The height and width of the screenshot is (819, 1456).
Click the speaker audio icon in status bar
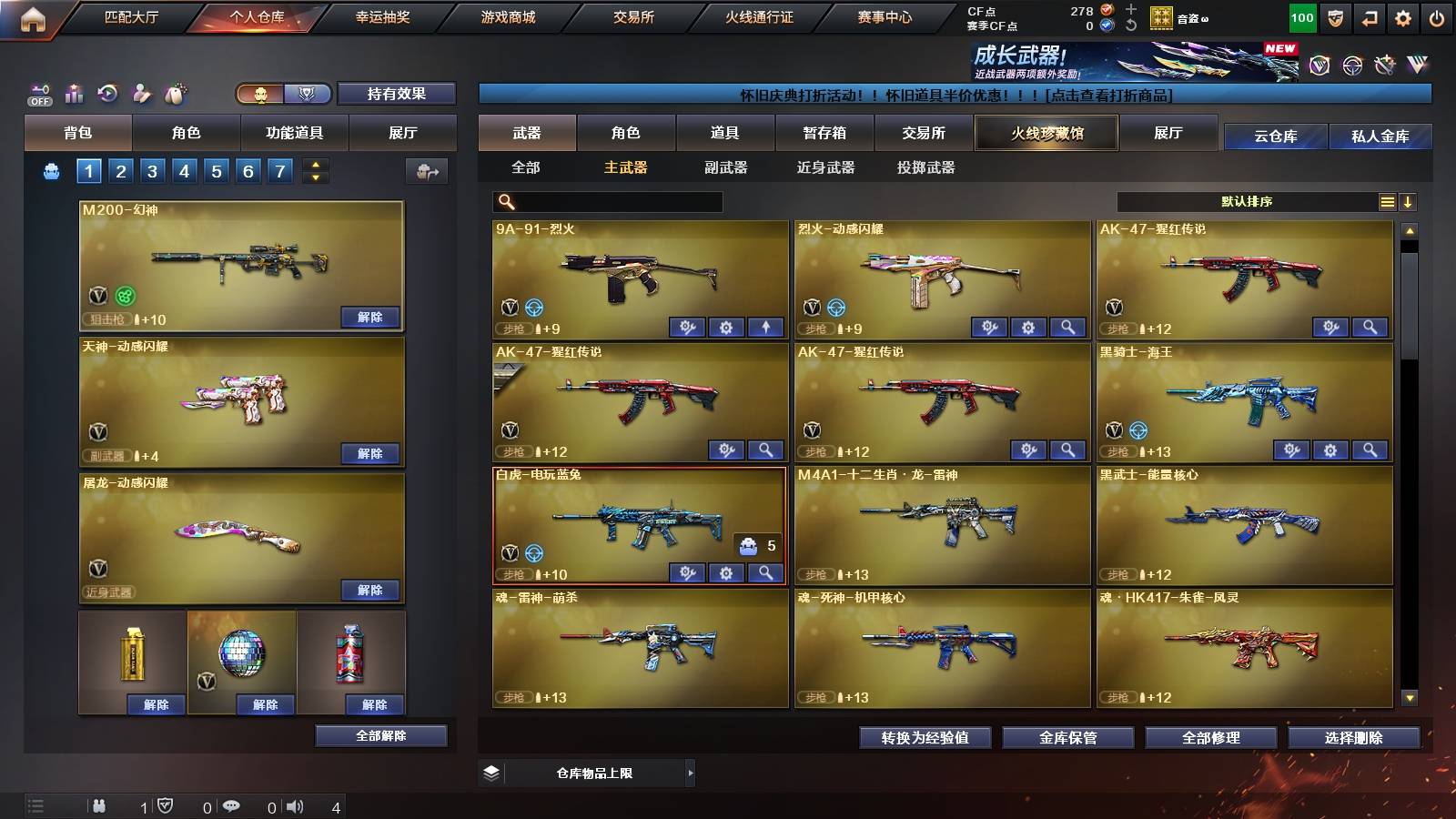pos(293,805)
